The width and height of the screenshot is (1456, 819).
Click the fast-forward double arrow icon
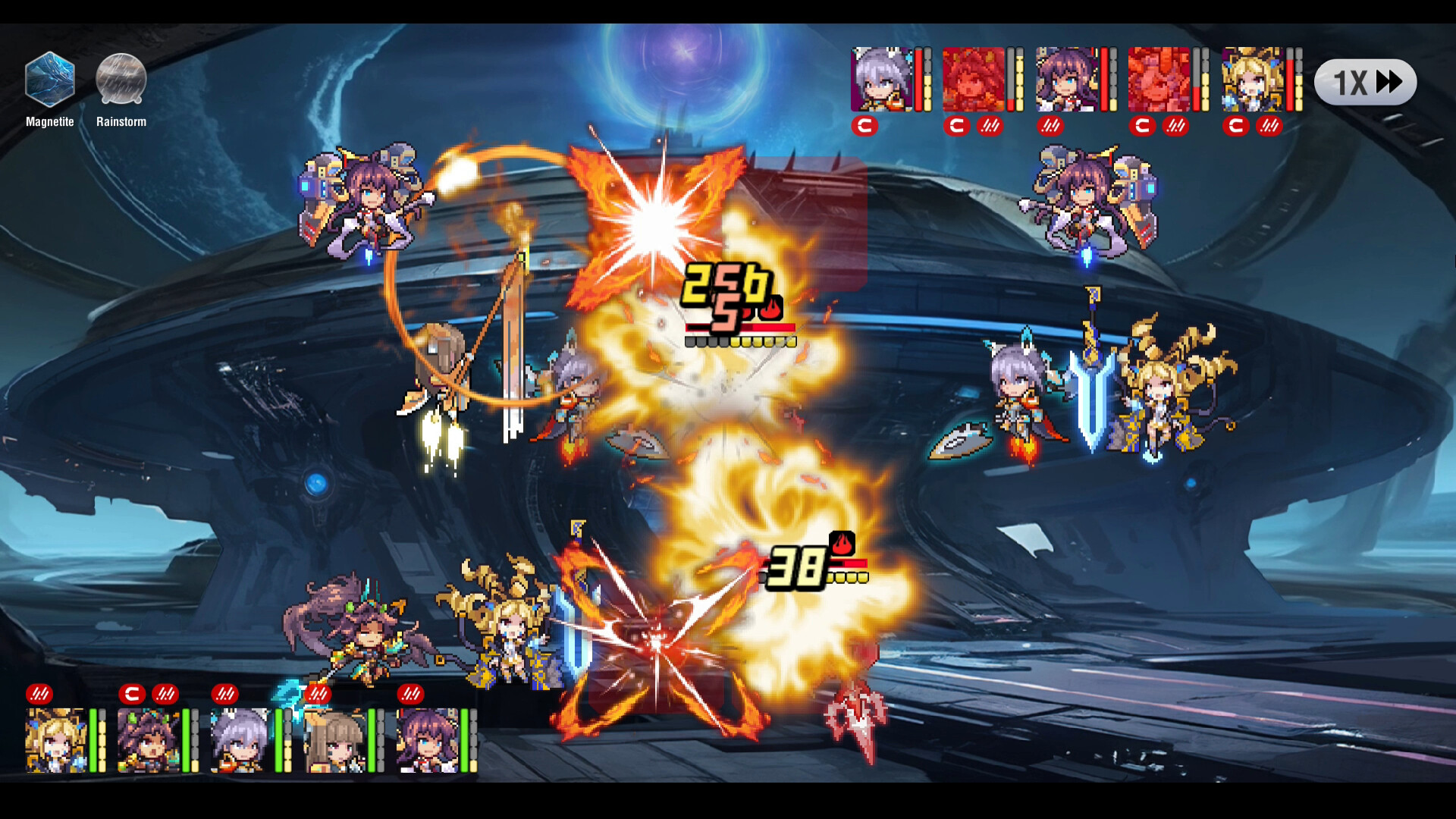coord(1390,82)
